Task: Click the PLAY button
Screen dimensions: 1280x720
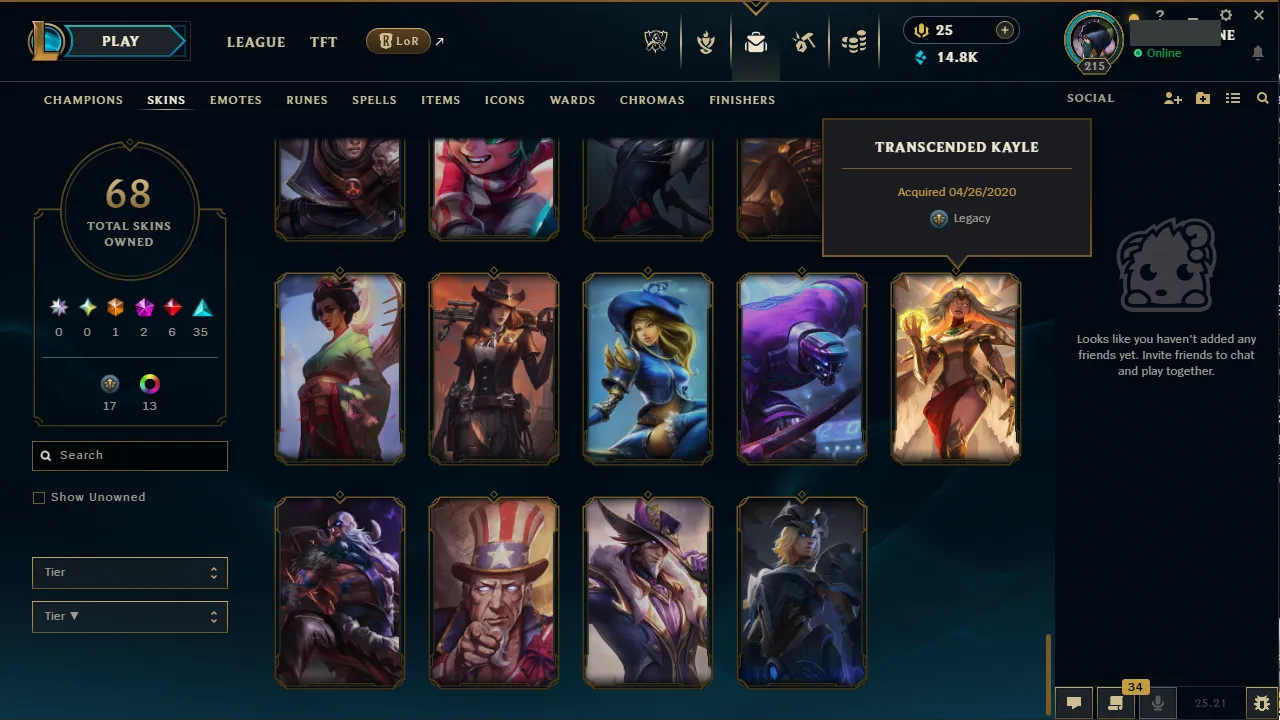Action: point(120,41)
